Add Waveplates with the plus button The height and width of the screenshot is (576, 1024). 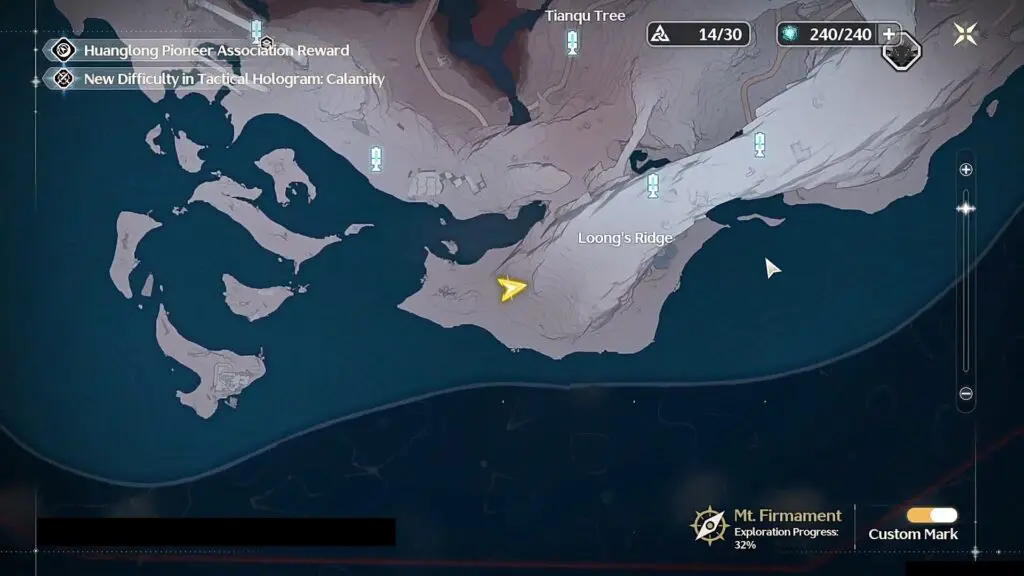click(888, 34)
